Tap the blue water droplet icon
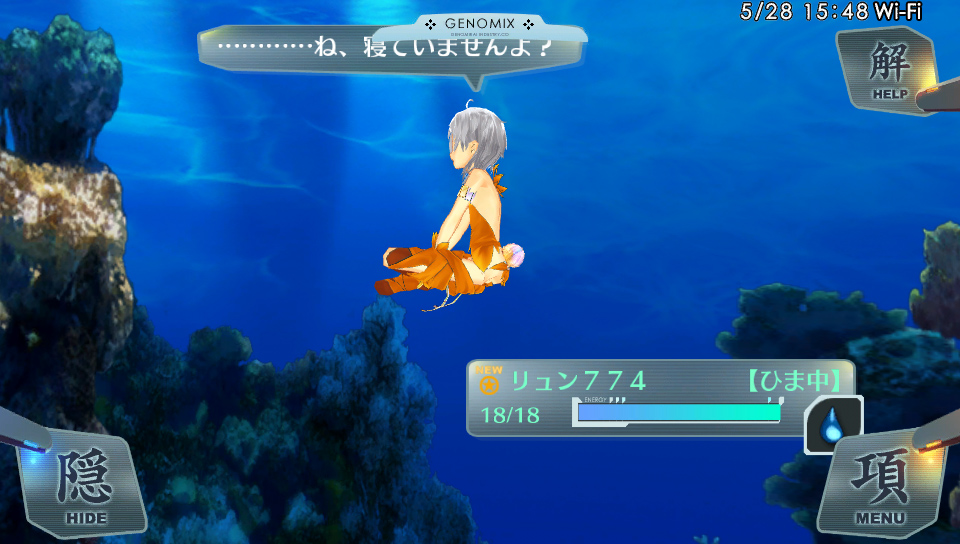The width and height of the screenshot is (960, 544). click(x=833, y=424)
